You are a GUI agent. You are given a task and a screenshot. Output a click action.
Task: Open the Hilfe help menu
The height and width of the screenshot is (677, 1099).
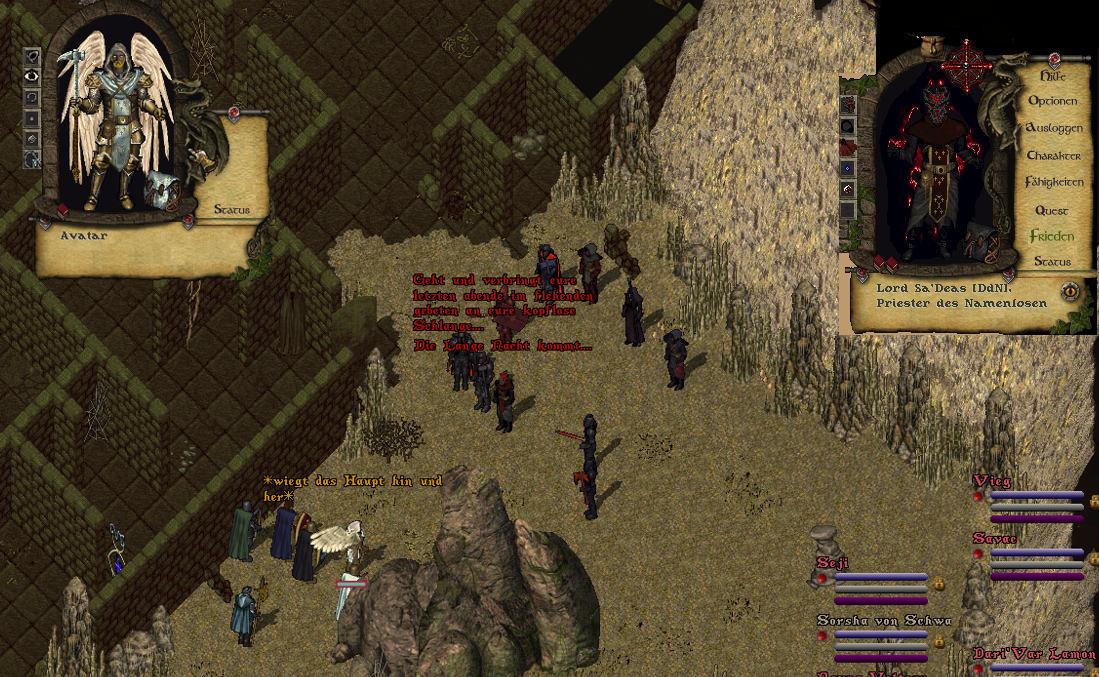tap(1052, 76)
